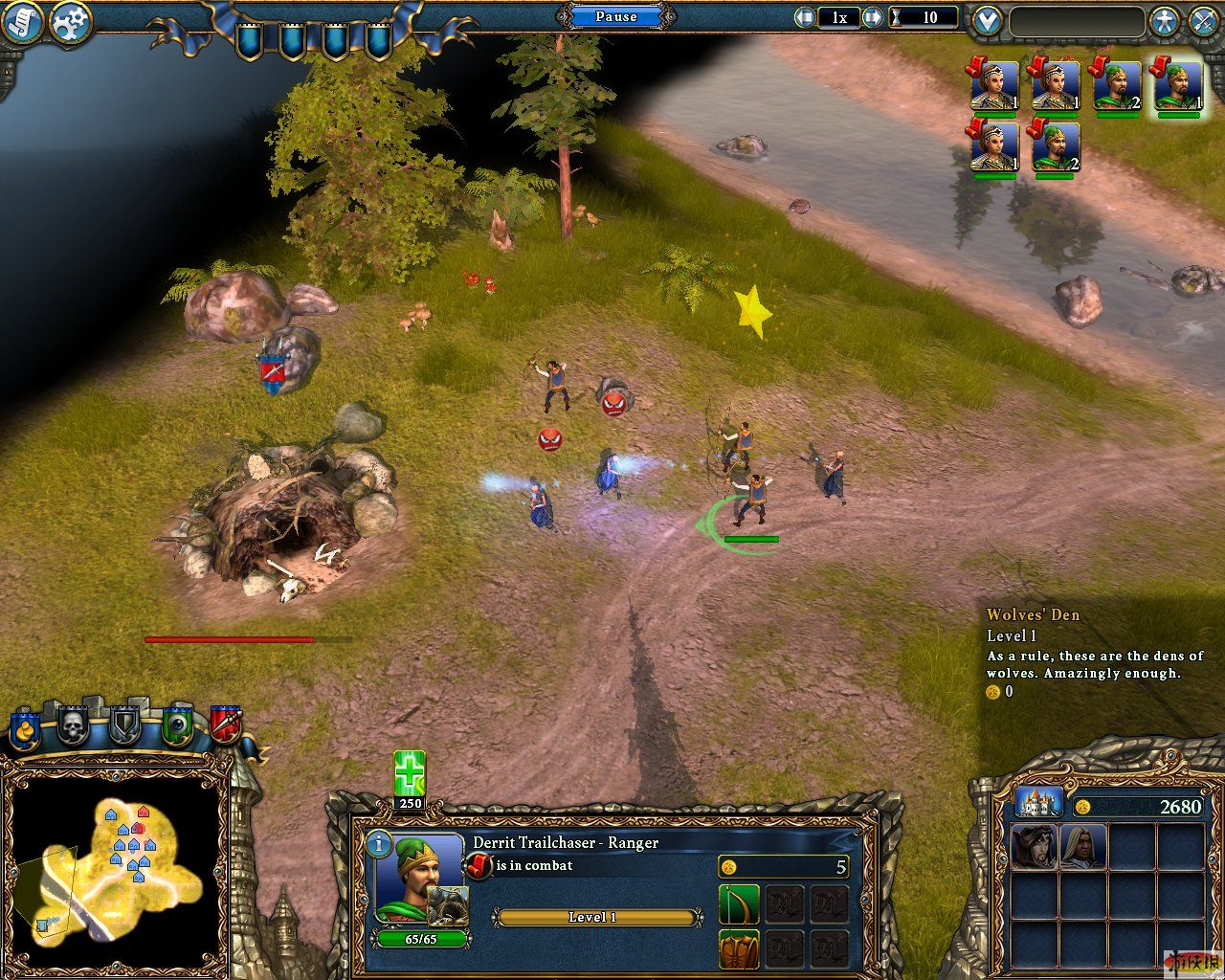Choose the skull attack flag
Image resolution: width=1225 pixels, height=980 pixels.
(x=73, y=727)
